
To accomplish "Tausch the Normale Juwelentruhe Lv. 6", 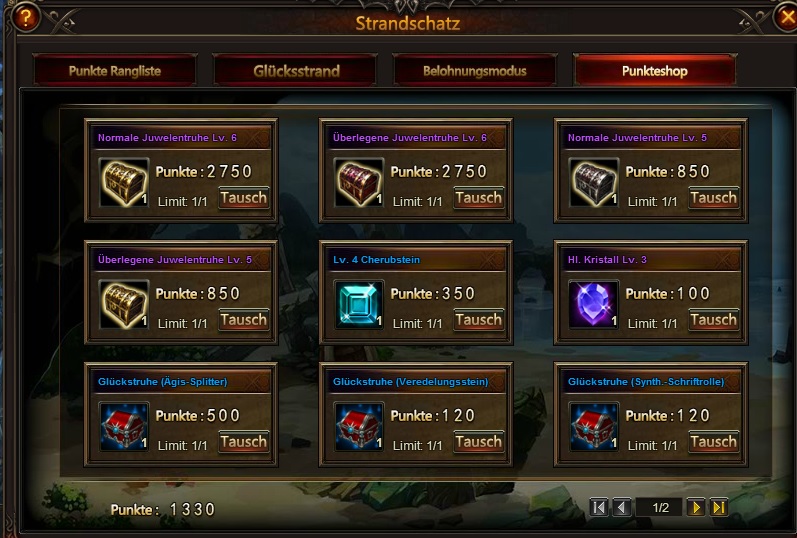I will click(243, 198).
